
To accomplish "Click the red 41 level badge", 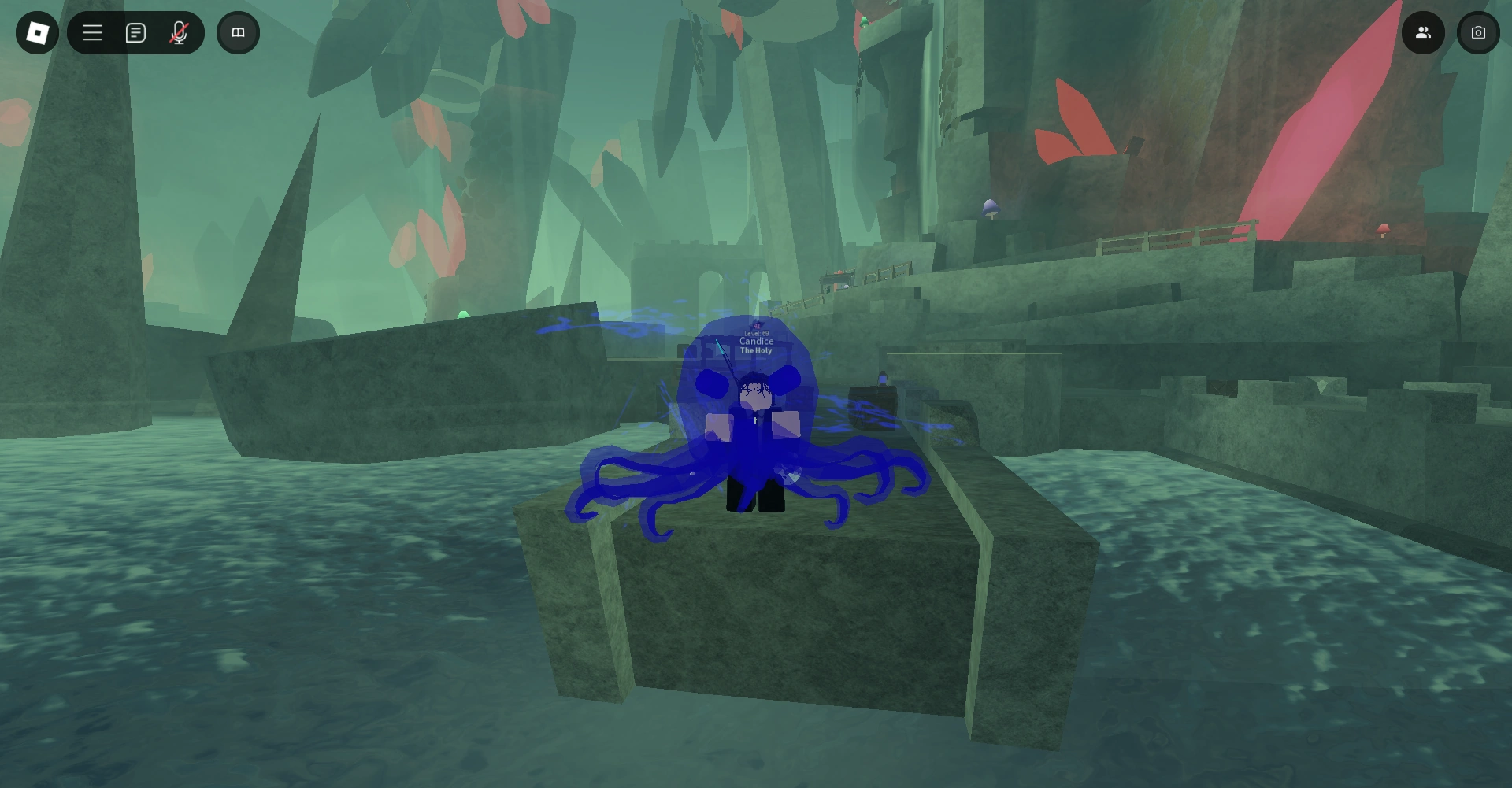I will click(x=756, y=325).
